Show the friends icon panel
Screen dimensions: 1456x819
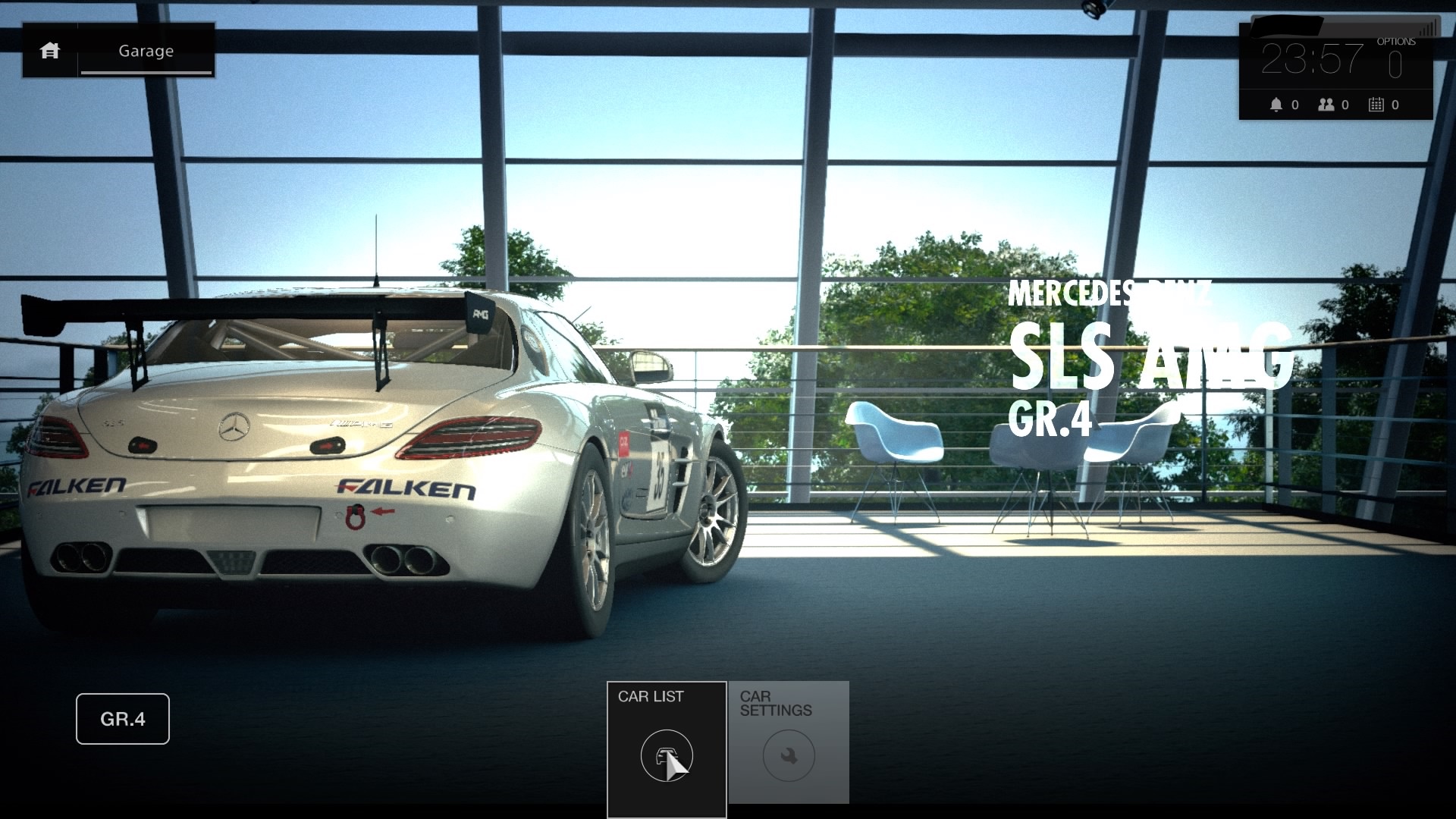click(x=1326, y=105)
